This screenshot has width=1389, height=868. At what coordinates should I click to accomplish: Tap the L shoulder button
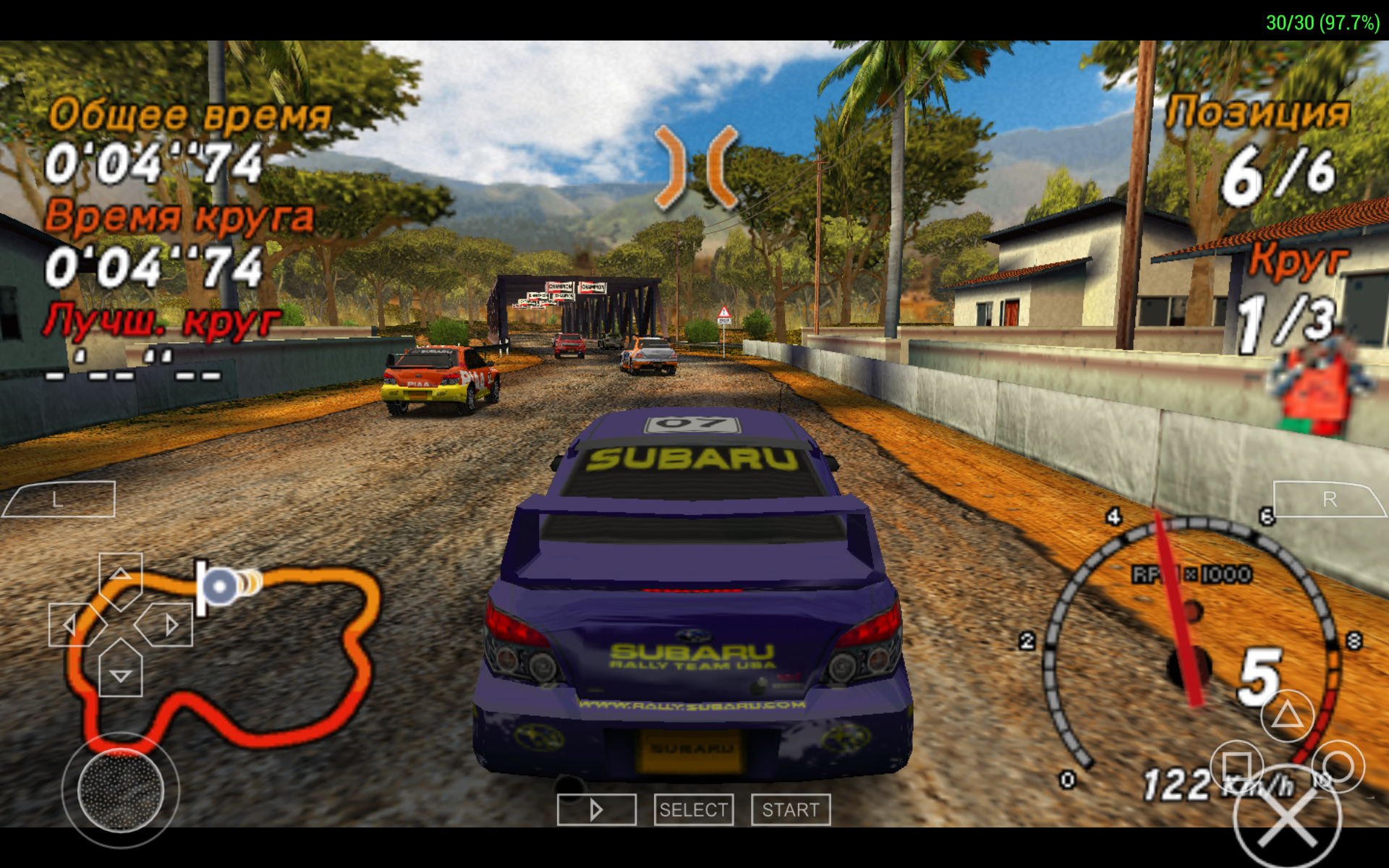(59, 499)
